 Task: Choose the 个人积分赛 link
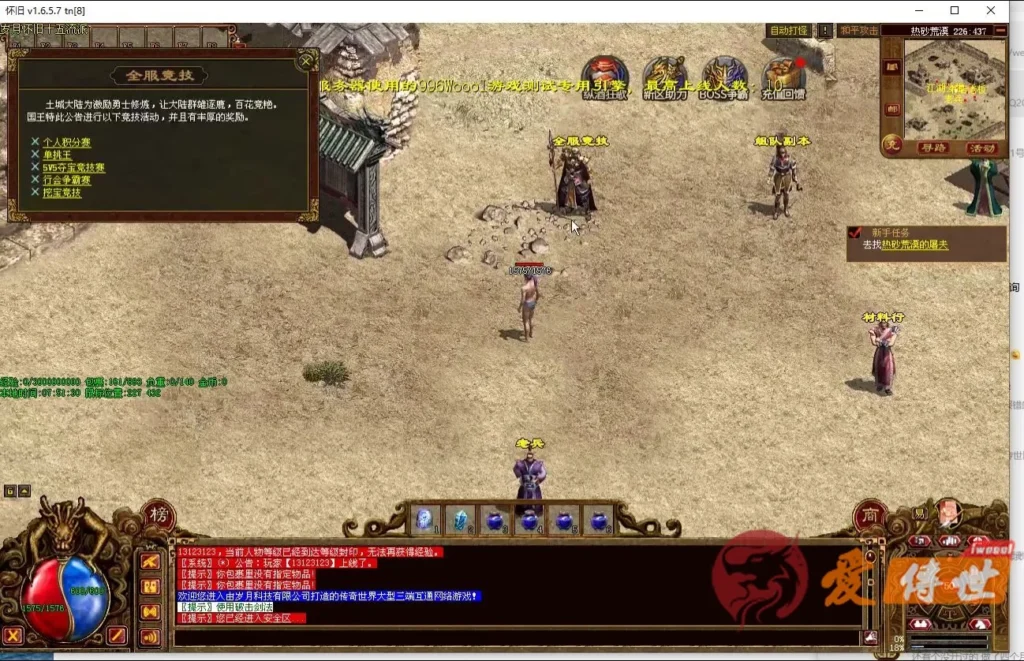click(x=66, y=142)
